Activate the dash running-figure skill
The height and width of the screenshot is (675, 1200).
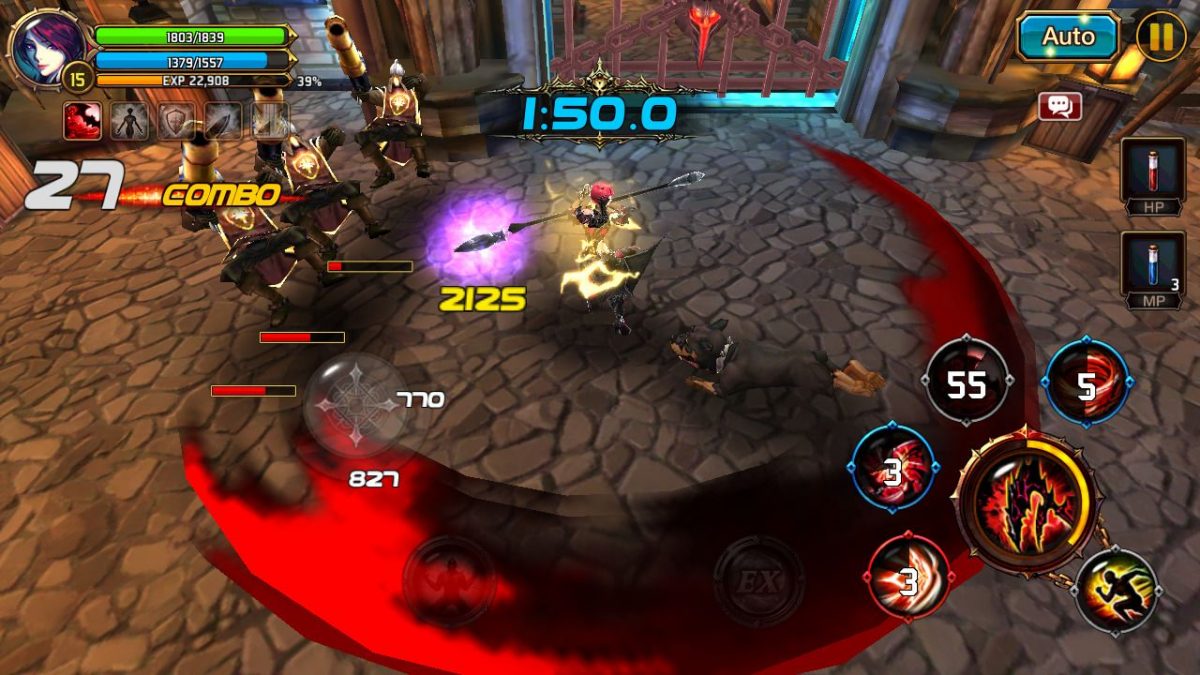1117,591
